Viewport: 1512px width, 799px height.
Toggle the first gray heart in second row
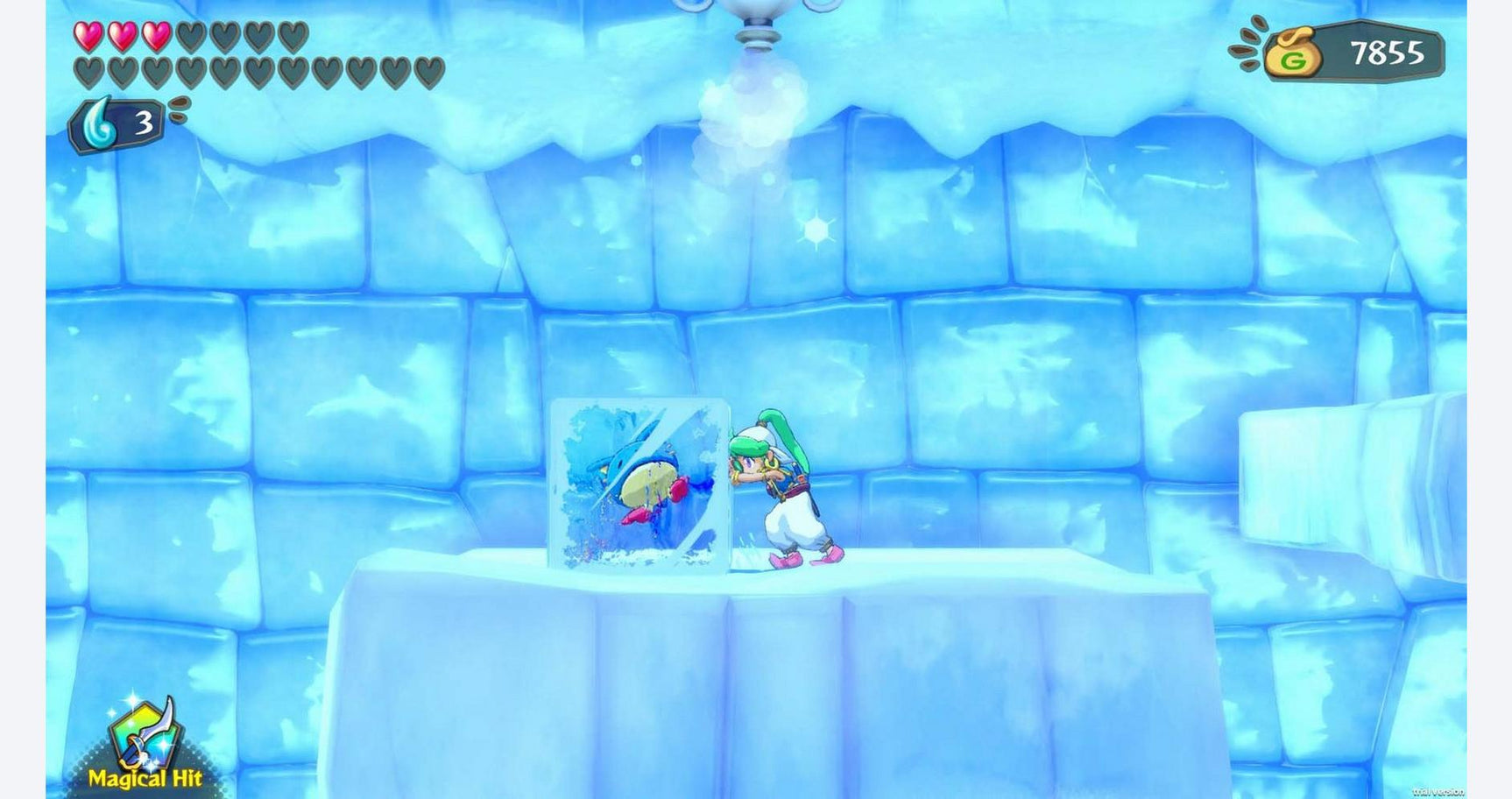(x=87, y=72)
